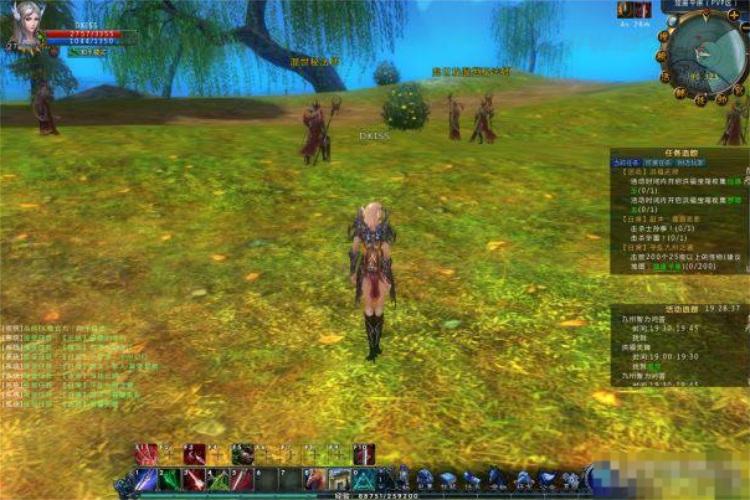Screen dimensions: 750x500
Task: Use the dark green skill on F5
Action: 242,454
